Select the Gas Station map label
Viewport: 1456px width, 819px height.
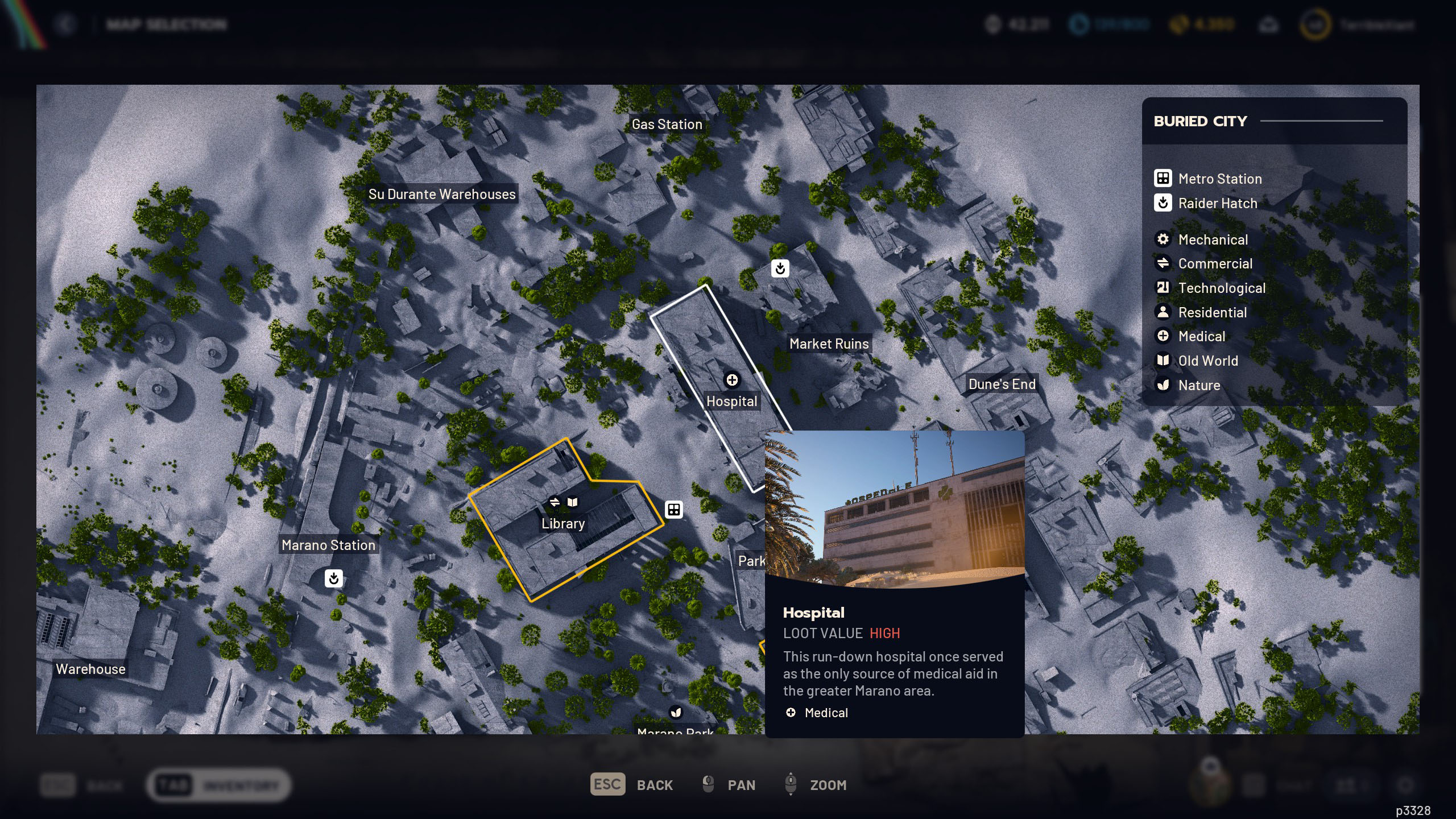(x=667, y=124)
